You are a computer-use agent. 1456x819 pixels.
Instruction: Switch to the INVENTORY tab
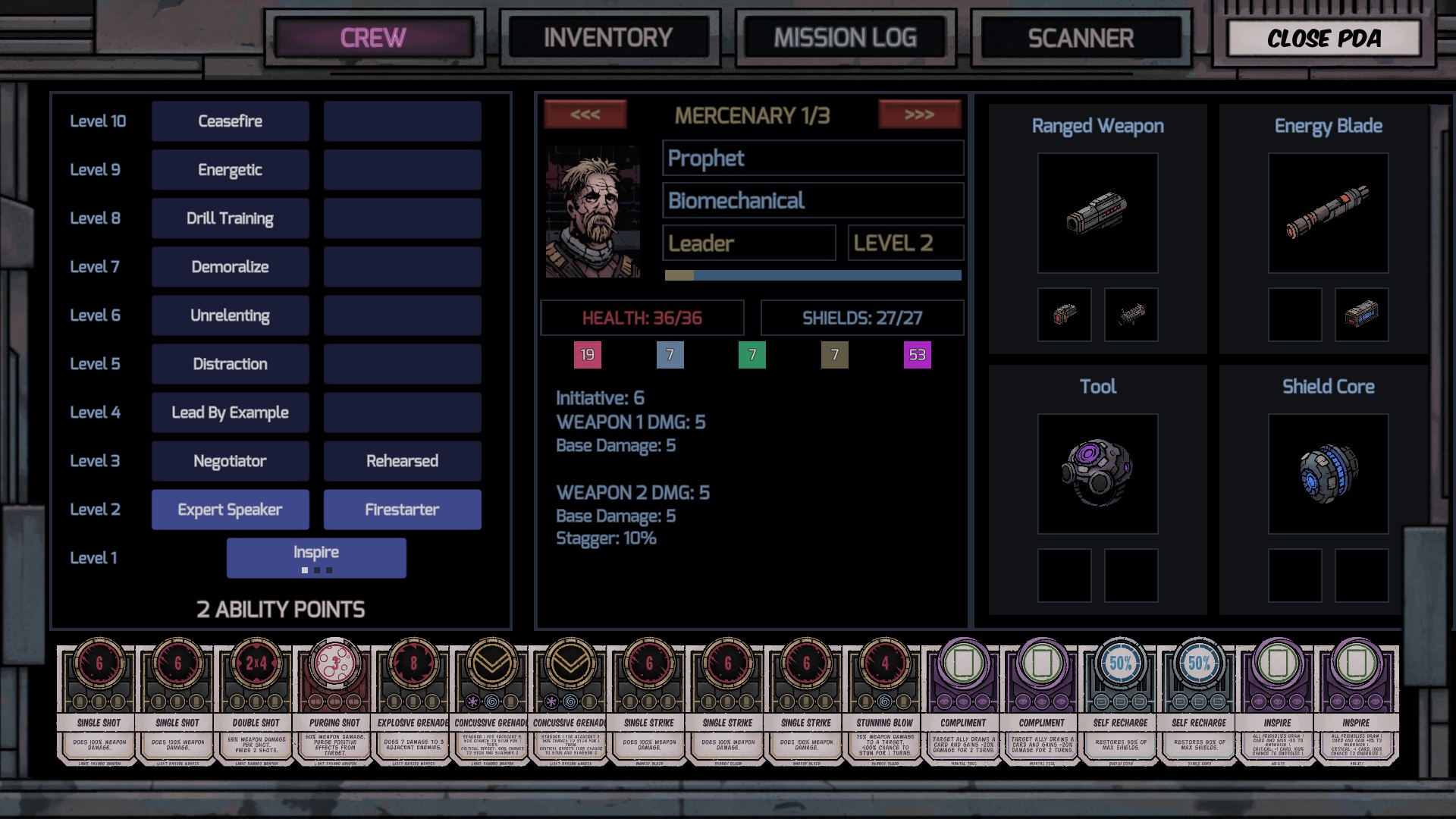[x=609, y=36]
